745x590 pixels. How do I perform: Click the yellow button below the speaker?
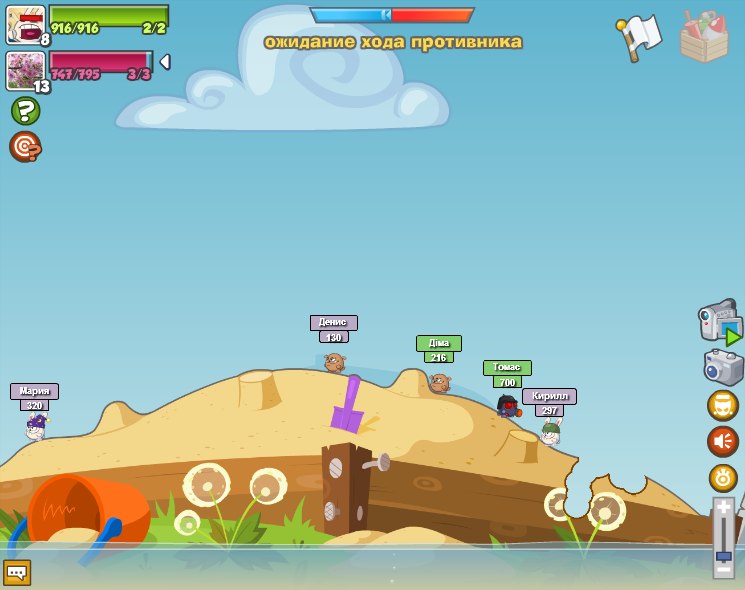coord(723,478)
